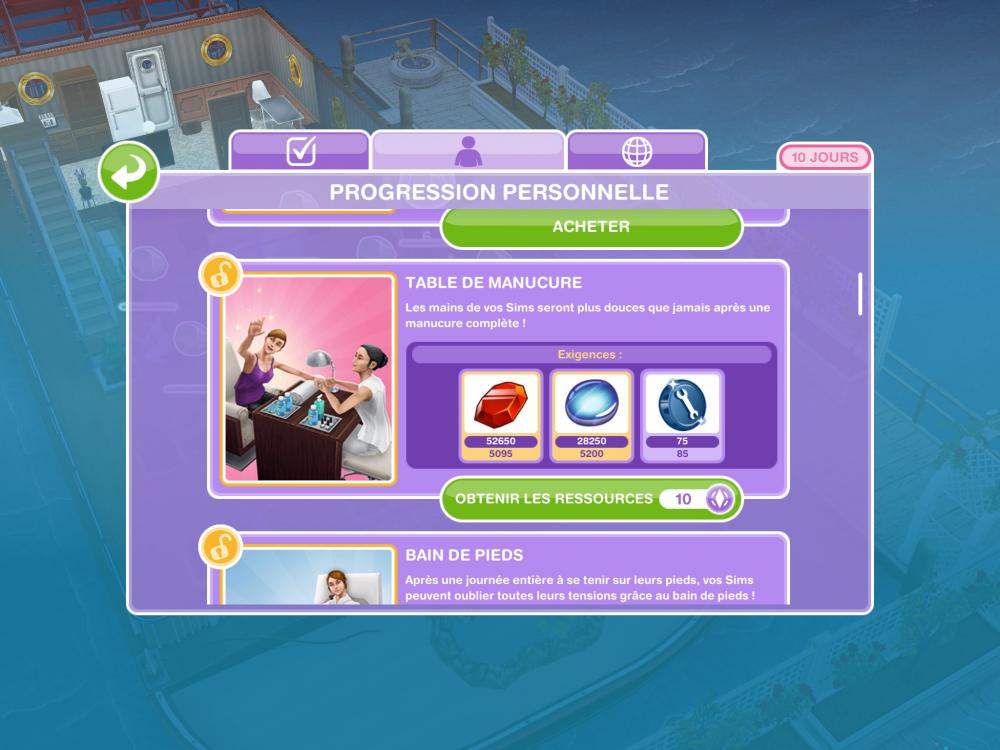1000x750 pixels.
Task: Tap the green Acheter button
Action: click(591, 227)
